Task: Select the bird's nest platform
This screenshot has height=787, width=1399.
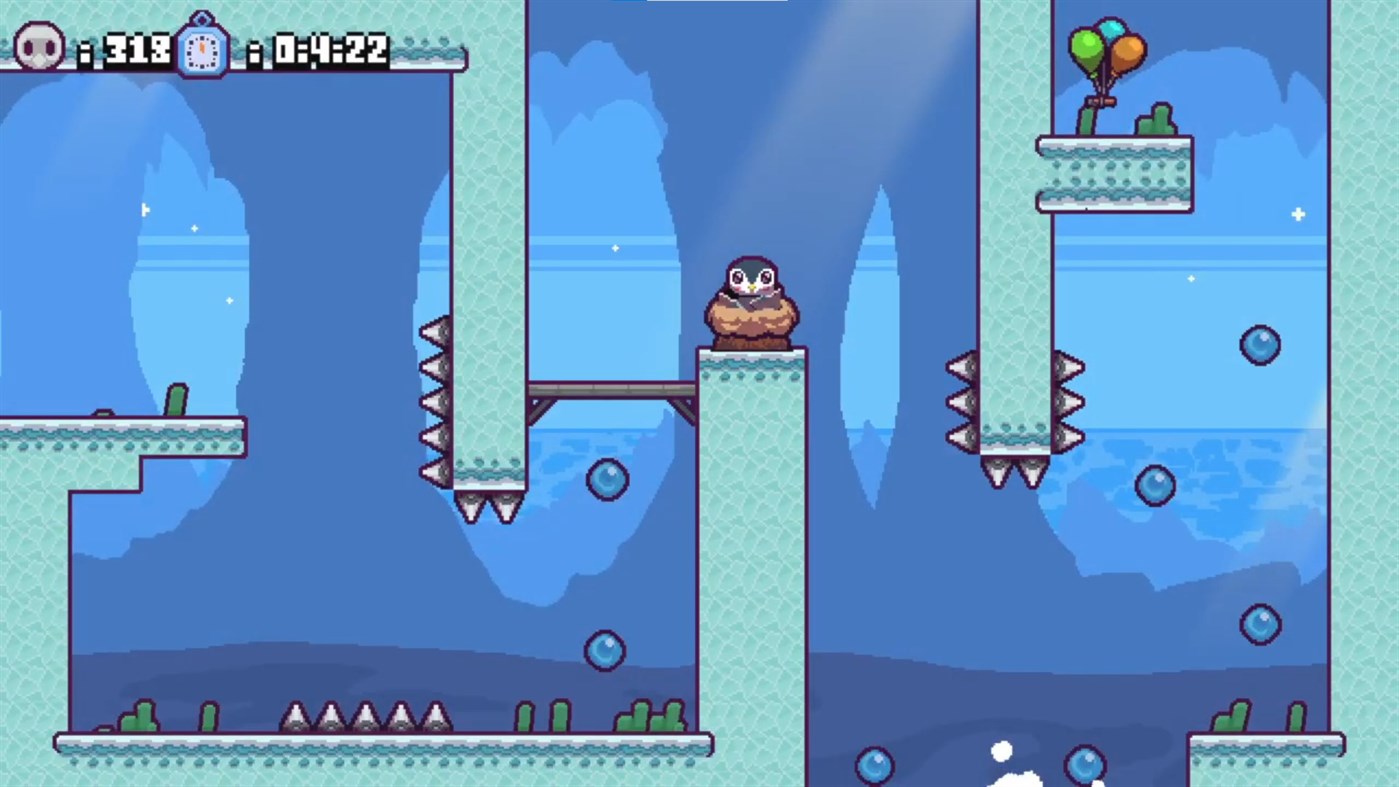Action: pyautogui.click(x=752, y=325)
